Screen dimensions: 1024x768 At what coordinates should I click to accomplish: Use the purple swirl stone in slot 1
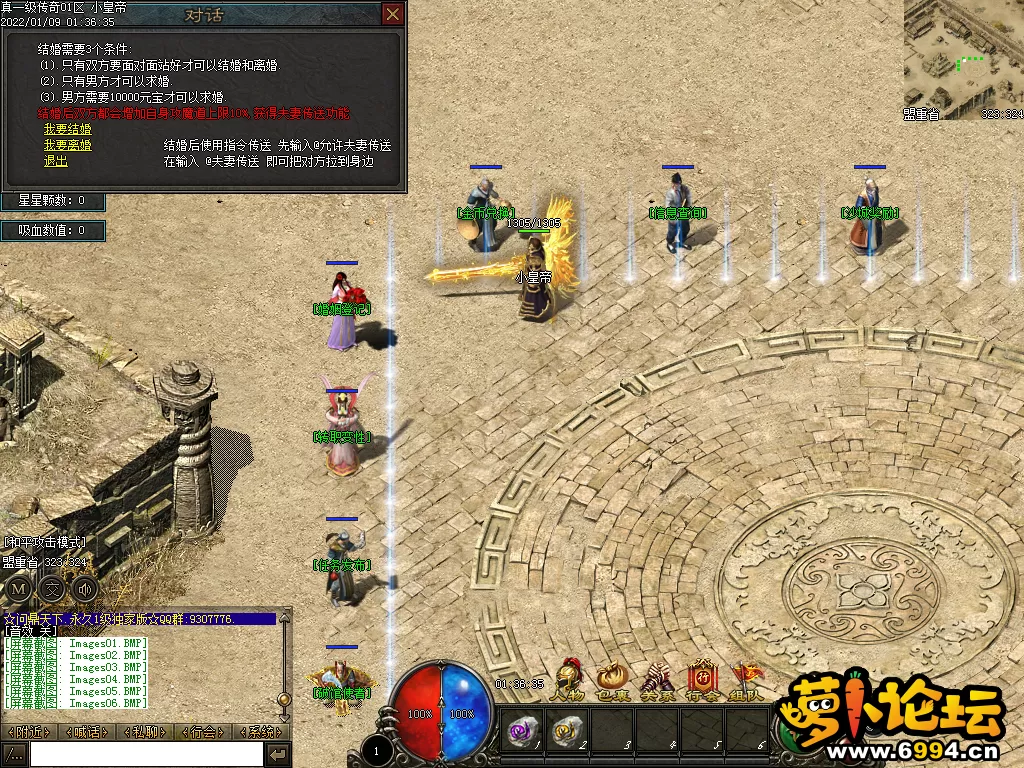tap(522, 731)
